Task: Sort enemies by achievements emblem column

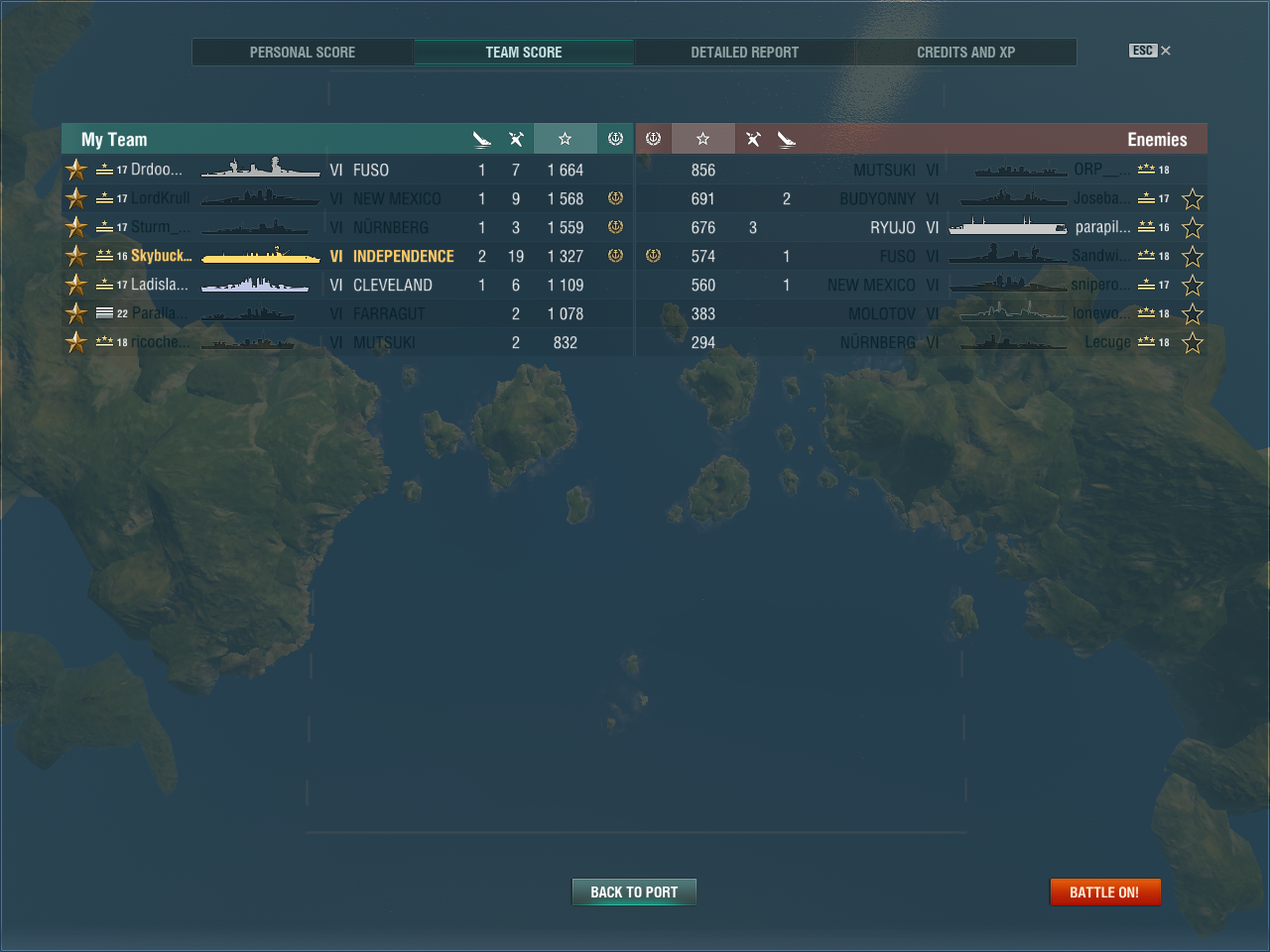Action: [653, 139]
